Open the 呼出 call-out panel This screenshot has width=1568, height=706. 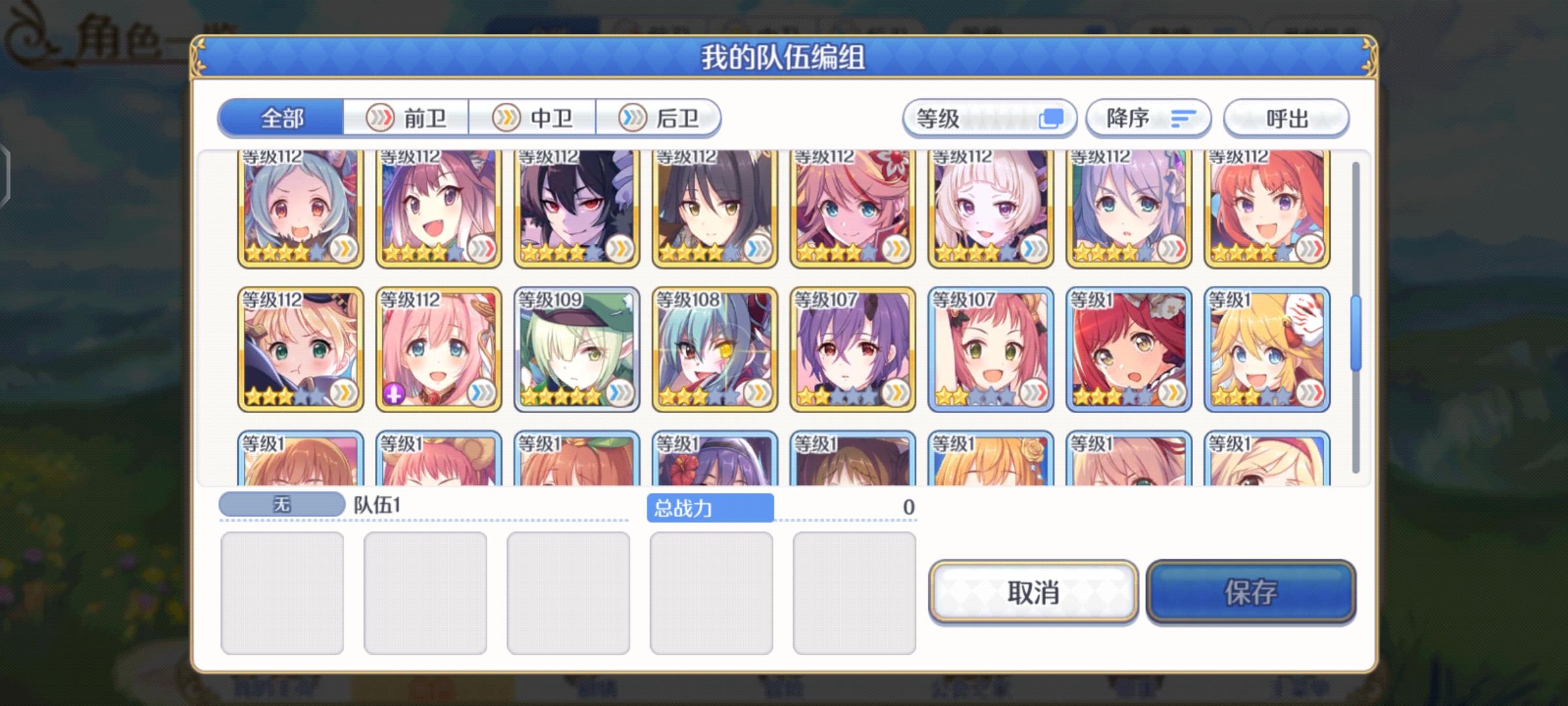coord(1286,118)
